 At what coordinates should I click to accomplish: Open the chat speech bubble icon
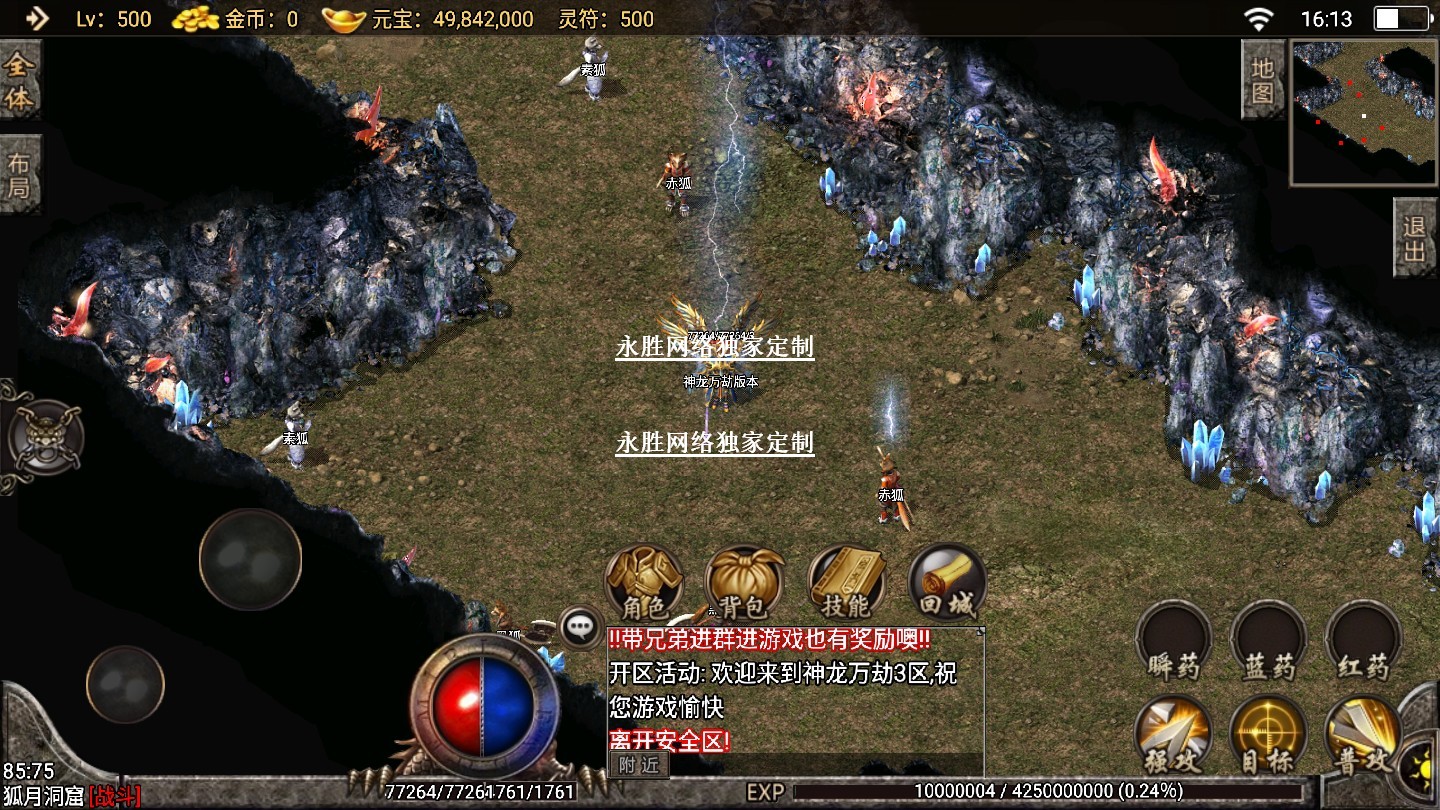pos(580,627)
